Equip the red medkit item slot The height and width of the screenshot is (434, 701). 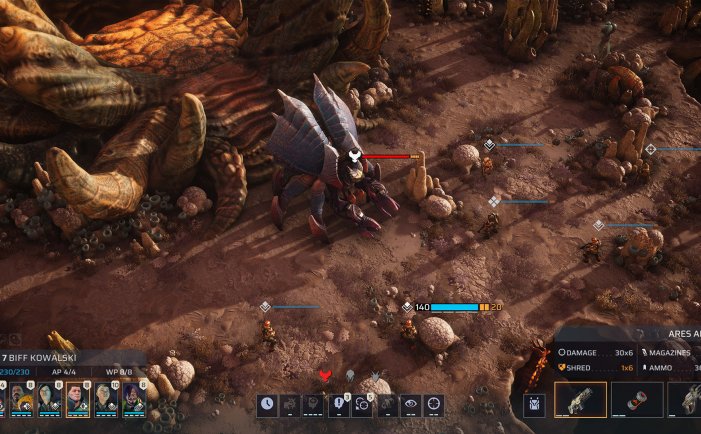[637, 400]
